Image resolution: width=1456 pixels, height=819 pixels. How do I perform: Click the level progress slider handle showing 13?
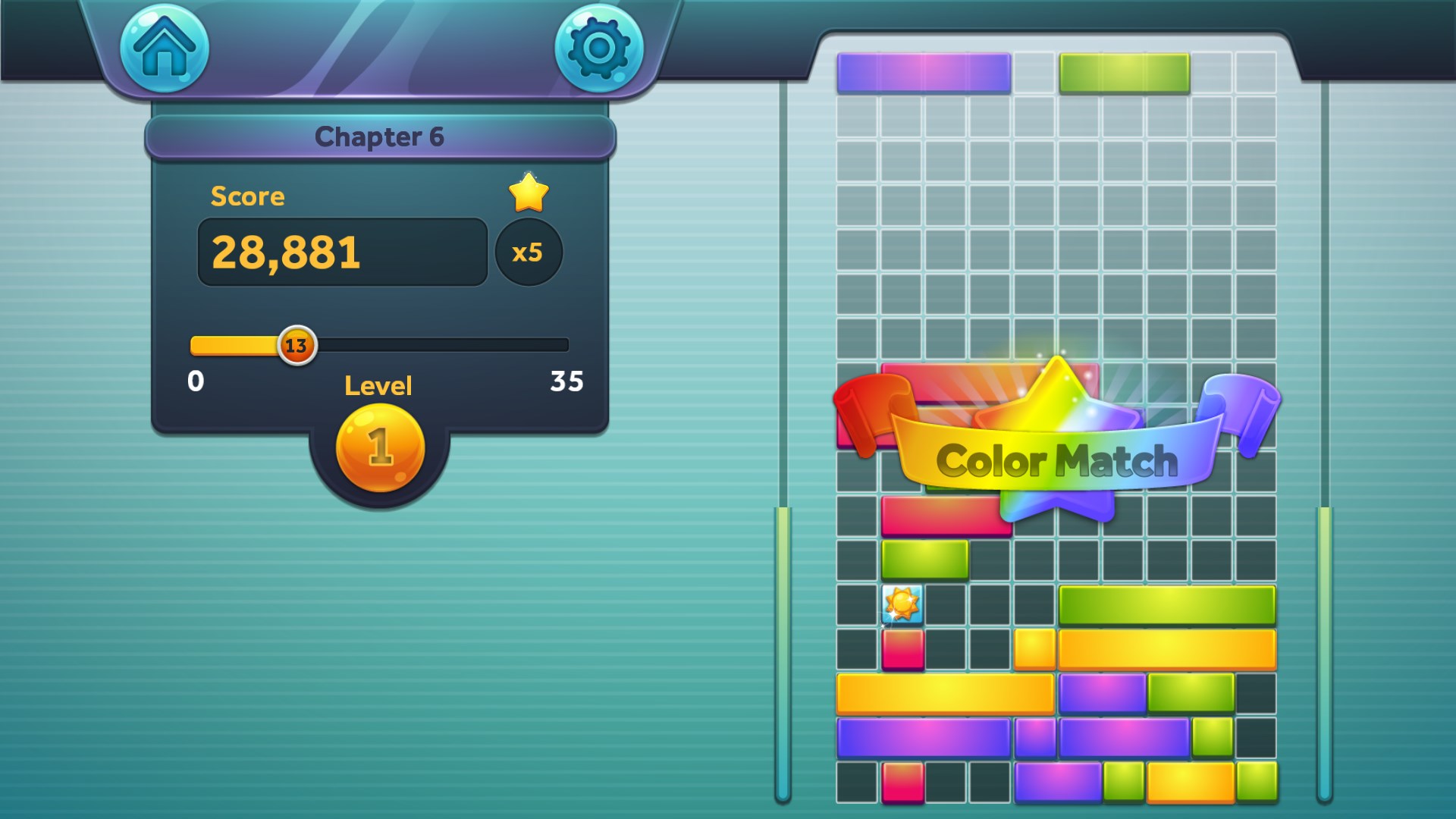pos(297,345)
